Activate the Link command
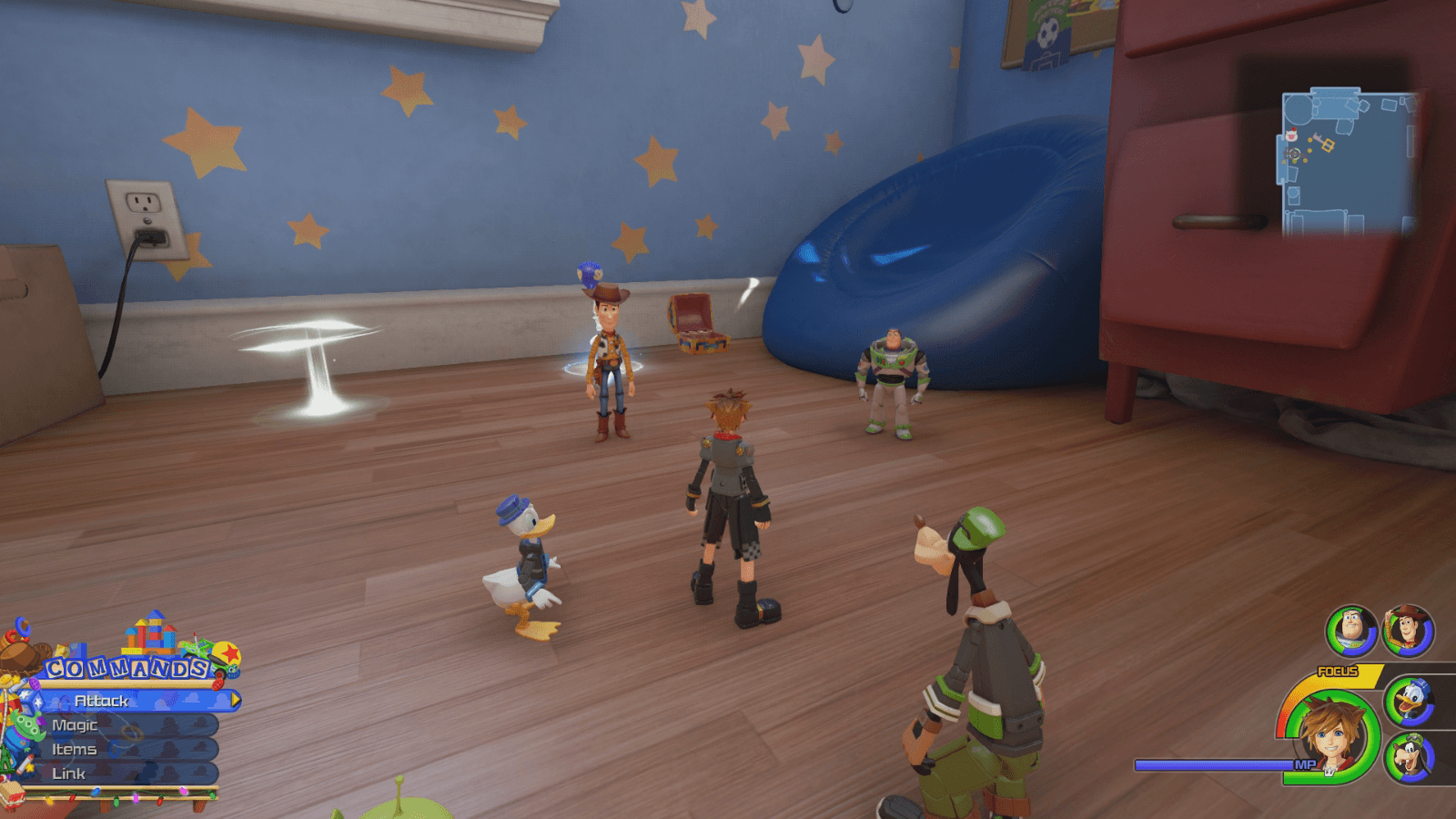The image size is (1456, 819). (71, 773)
